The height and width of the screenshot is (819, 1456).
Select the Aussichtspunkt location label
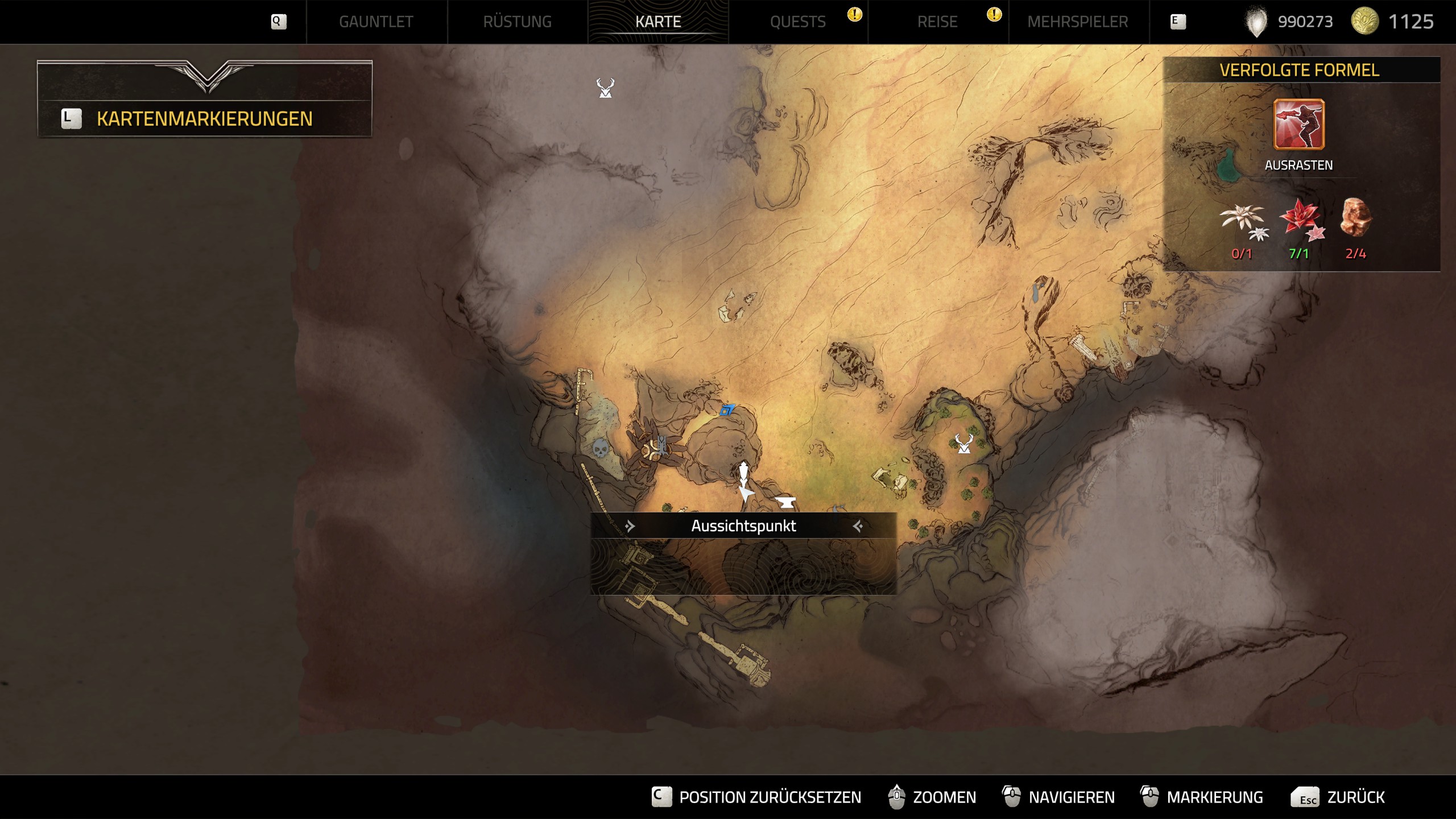click(x=743, y=526)
